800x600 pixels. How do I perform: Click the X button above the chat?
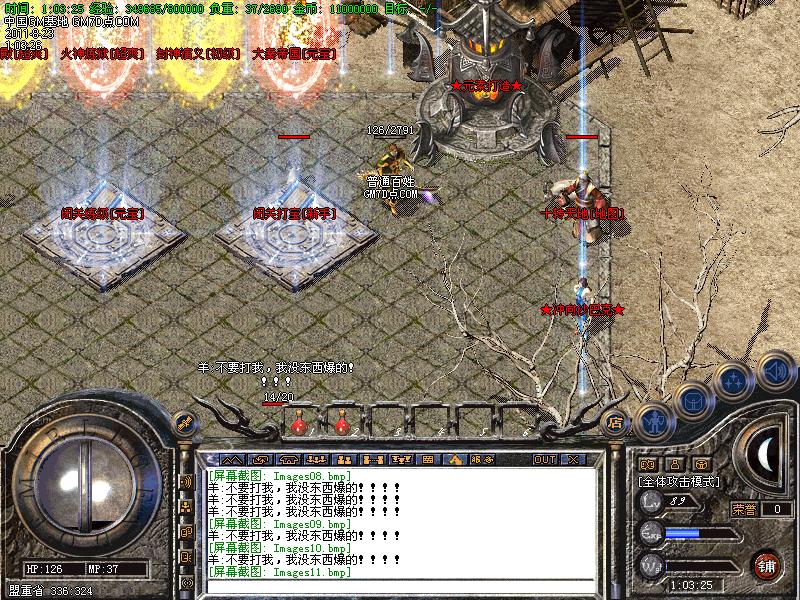coord(573,459)
